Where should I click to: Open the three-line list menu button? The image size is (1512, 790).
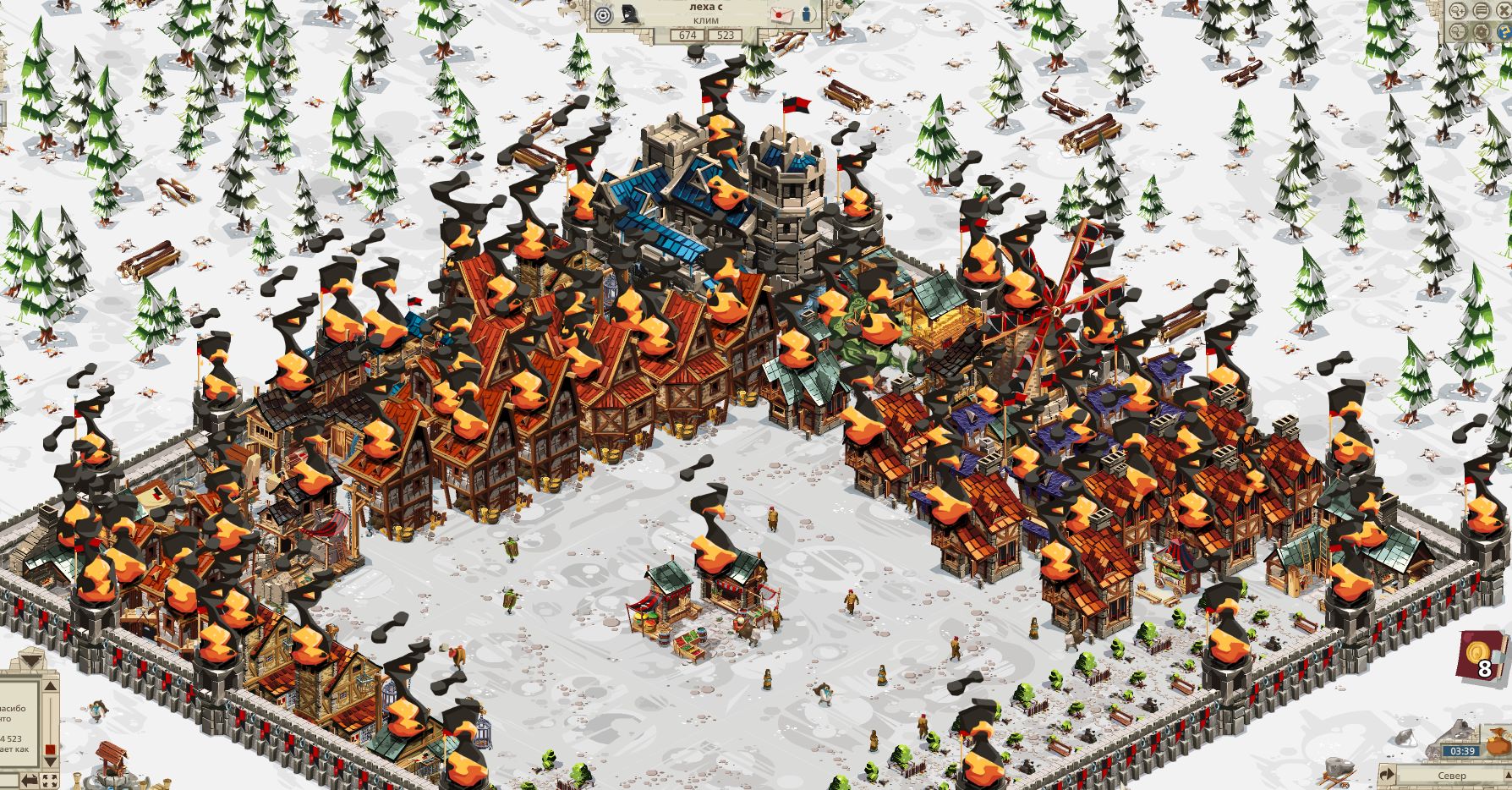pos(1482,10)
